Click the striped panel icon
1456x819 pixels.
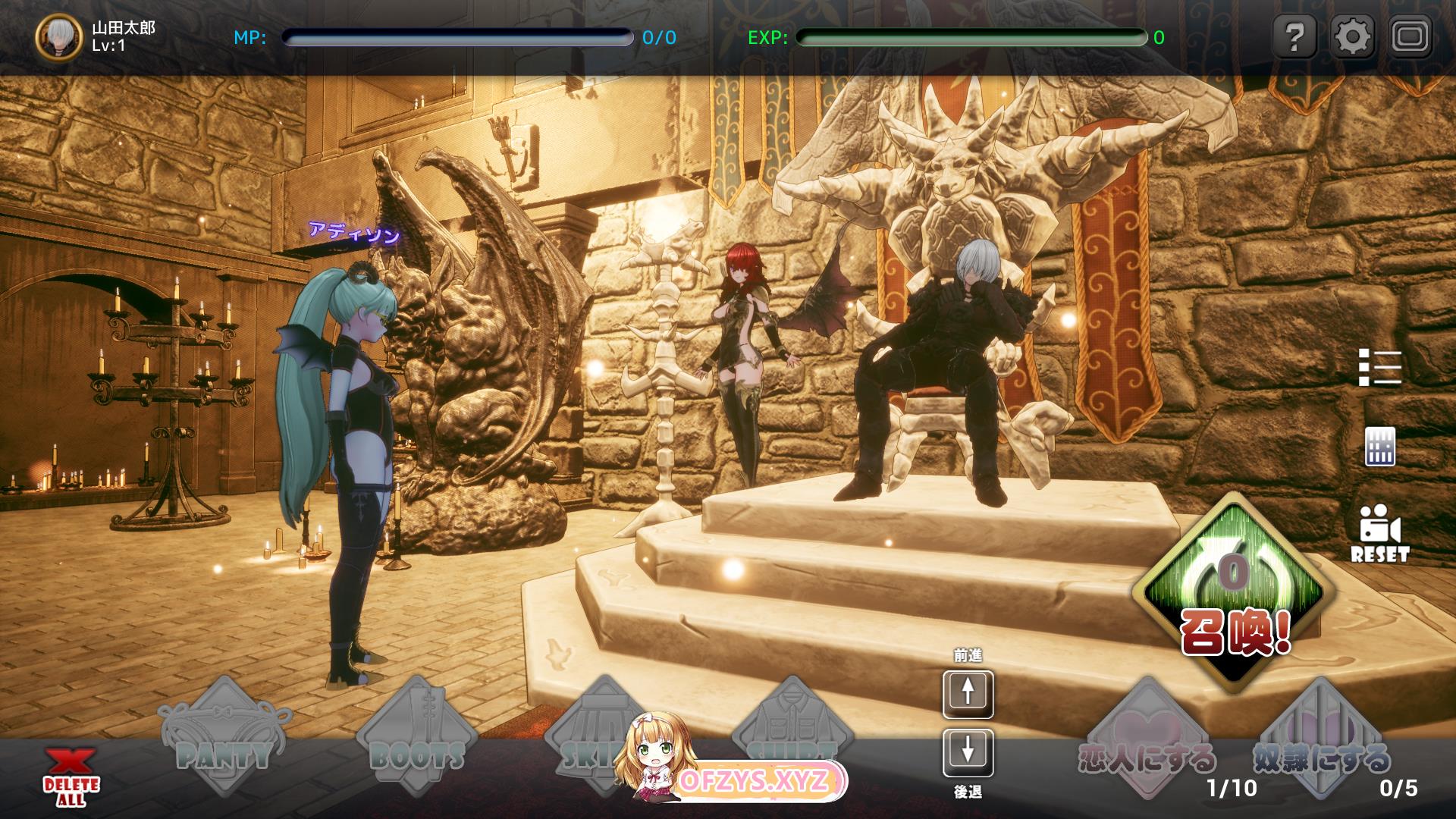pyautogui.click(x=1379, y=447)
